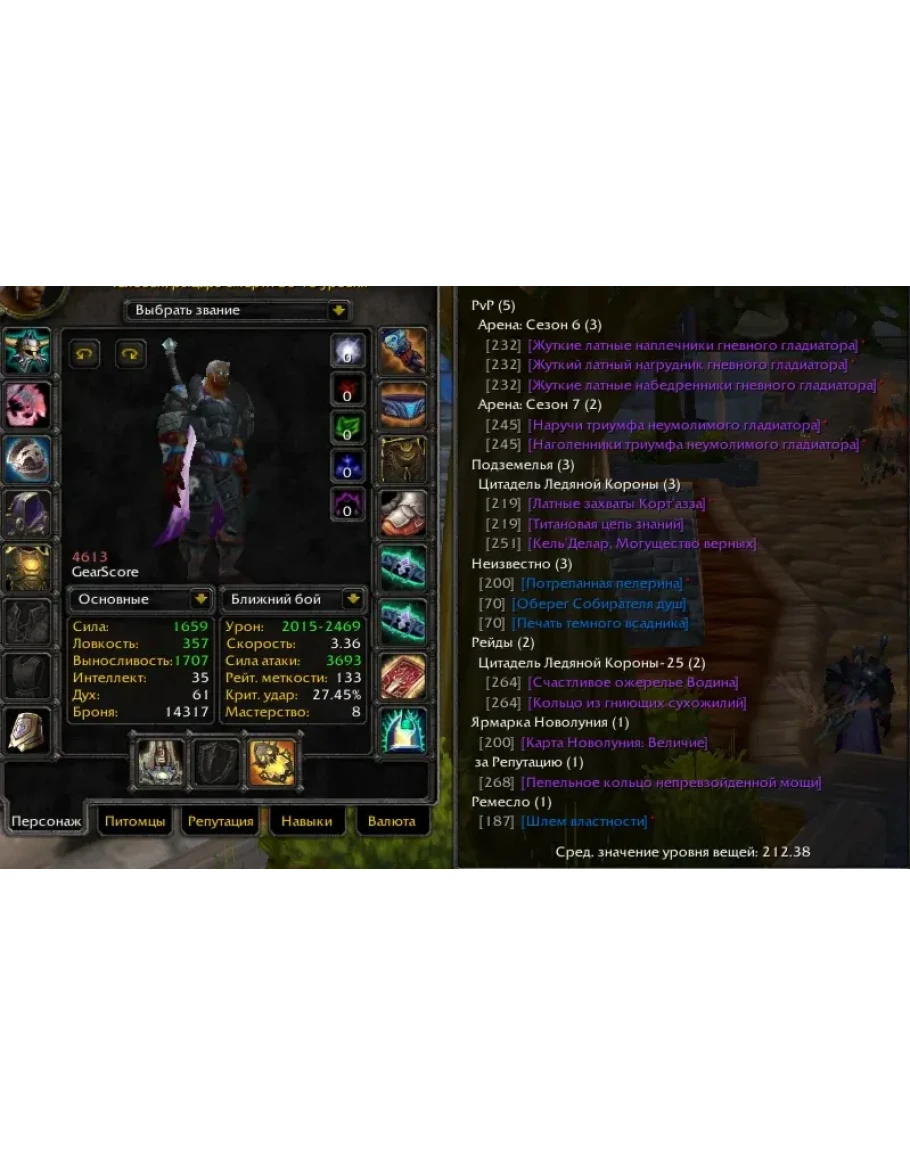Image resolution: width=910 pixels, height=1155 pixels.
Task: Rotate the character model left
Action: [84, 354]
